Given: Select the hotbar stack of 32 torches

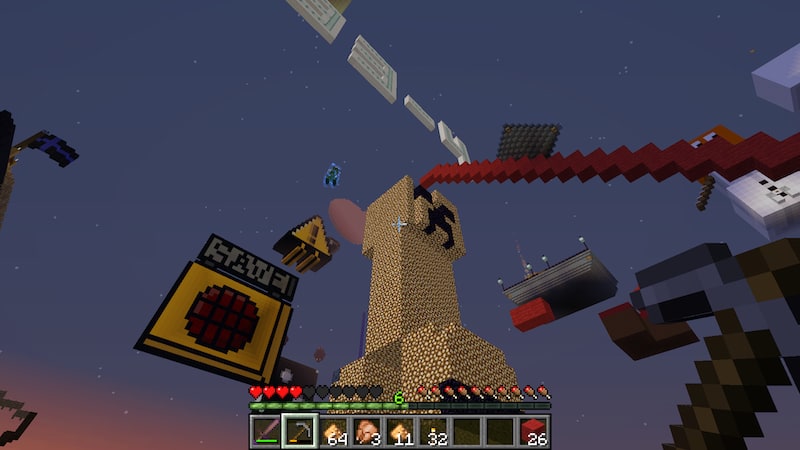Looking at the screenshot, I should point(433,431).
